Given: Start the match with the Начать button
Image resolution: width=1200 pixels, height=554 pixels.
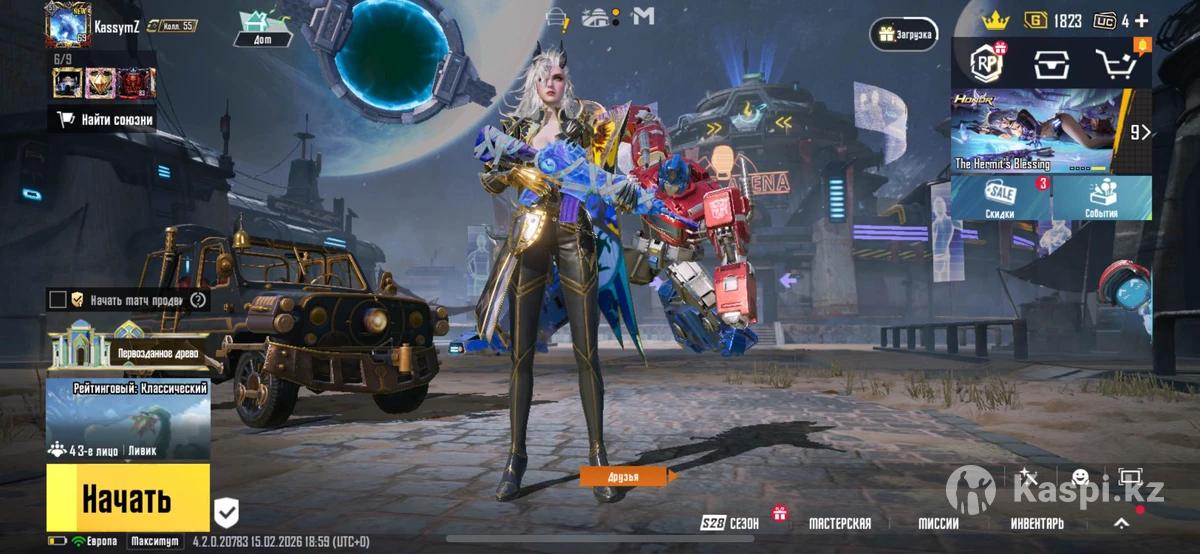Looking at the screenshot, I should [127, 497].
